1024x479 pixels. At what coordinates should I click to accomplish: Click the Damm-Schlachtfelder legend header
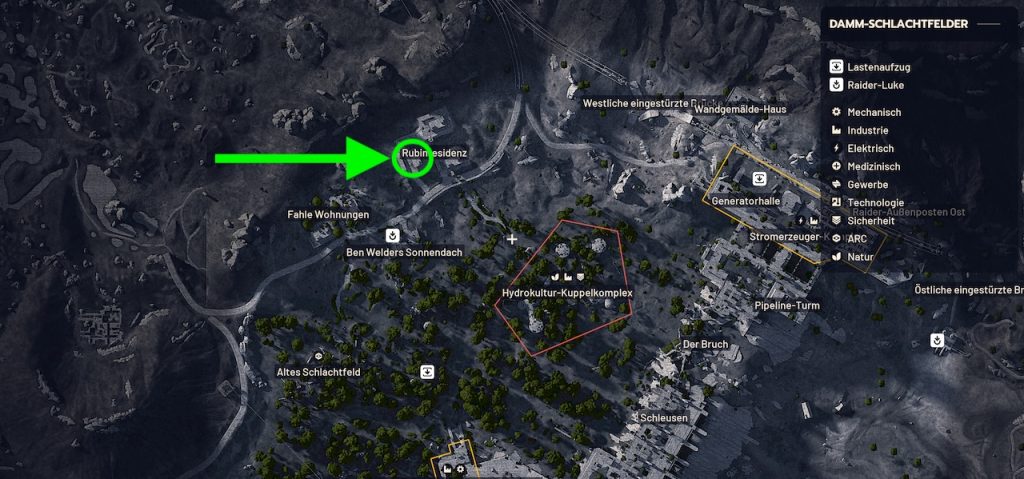click(898, 24)
